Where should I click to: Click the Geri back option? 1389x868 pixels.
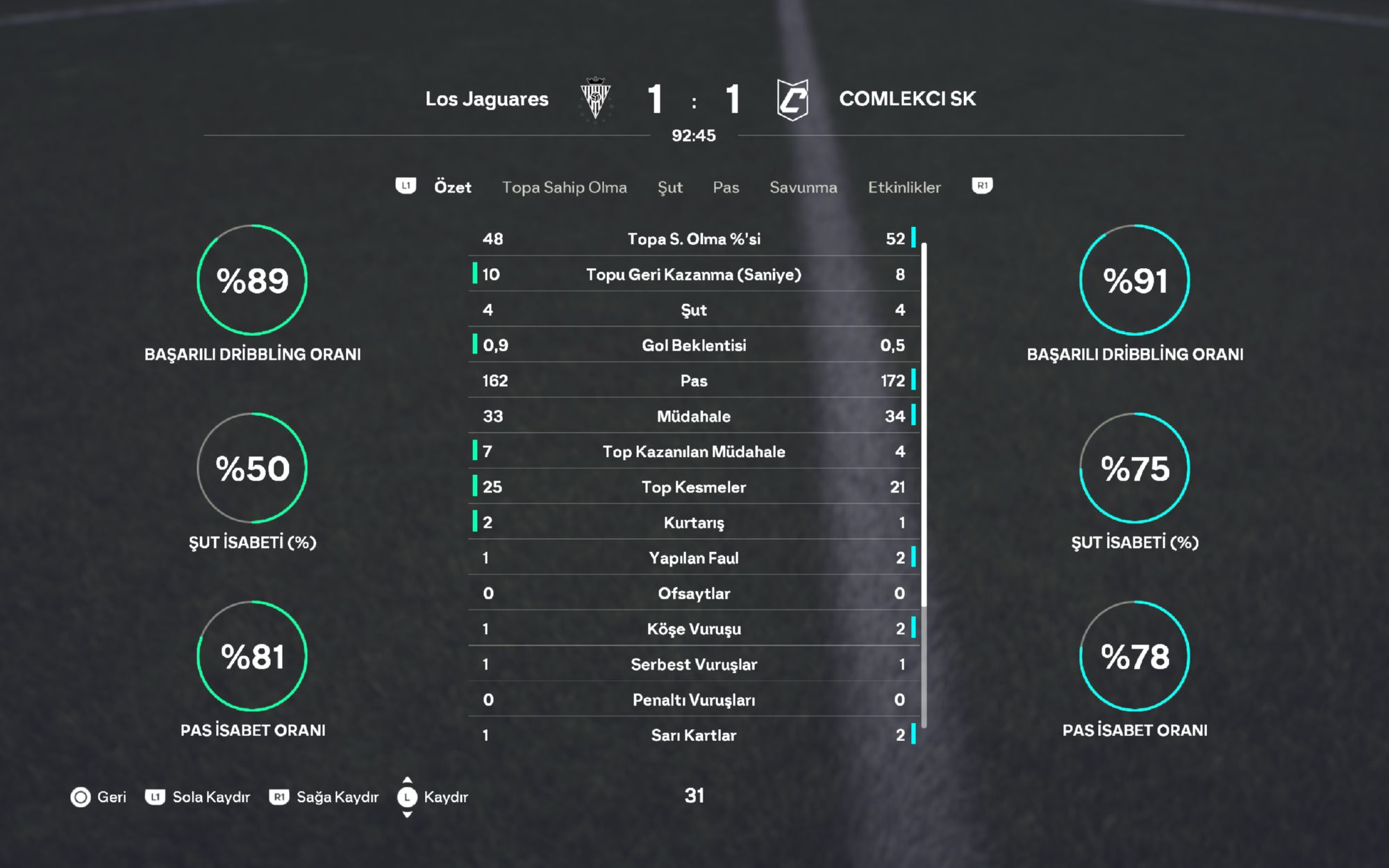(99, 797)
